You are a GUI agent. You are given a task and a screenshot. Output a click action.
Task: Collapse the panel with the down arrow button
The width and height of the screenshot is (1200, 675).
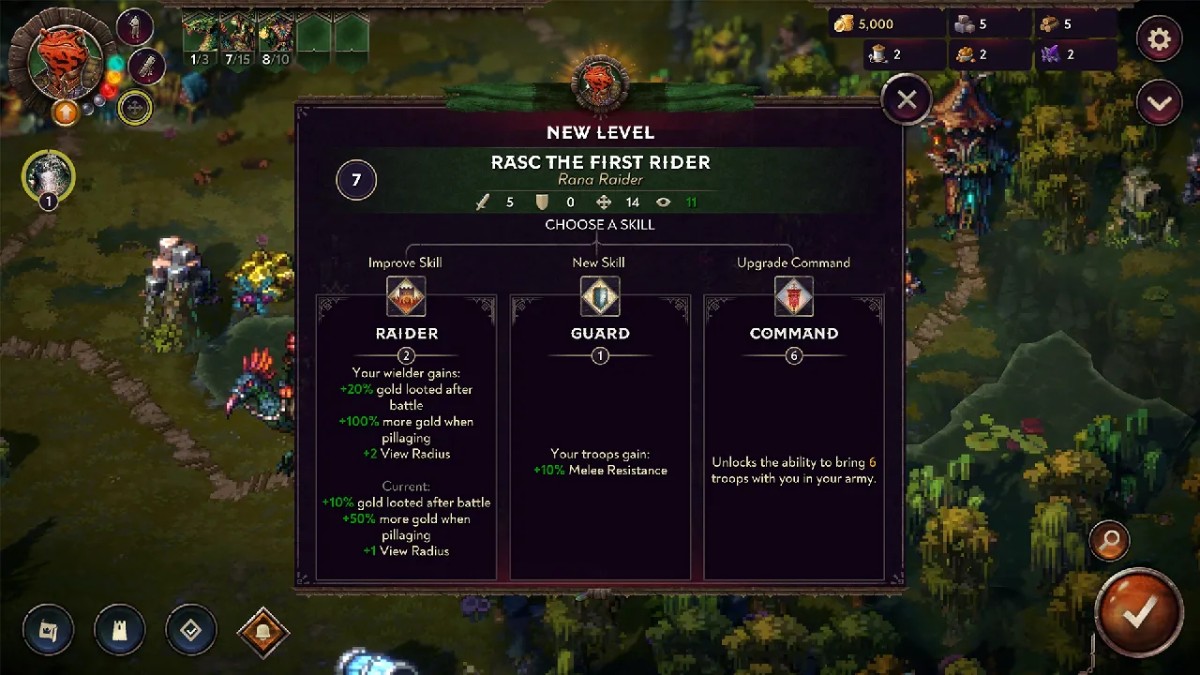[1160, 103]
